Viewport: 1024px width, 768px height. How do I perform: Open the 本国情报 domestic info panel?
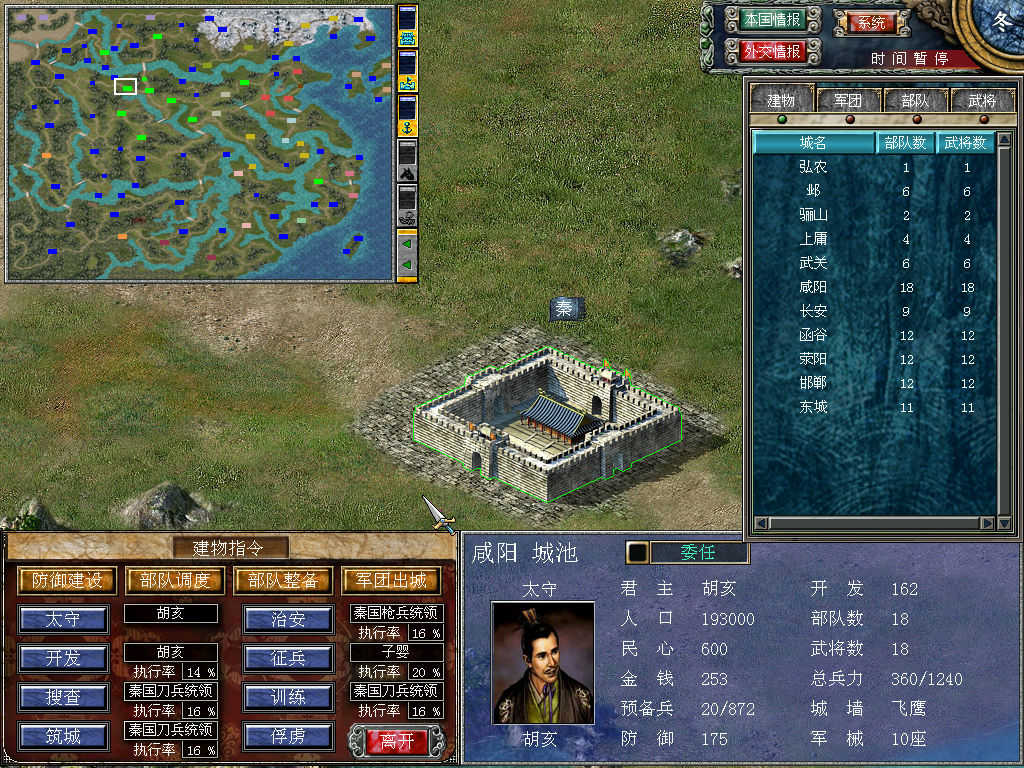tap(772, 19)
